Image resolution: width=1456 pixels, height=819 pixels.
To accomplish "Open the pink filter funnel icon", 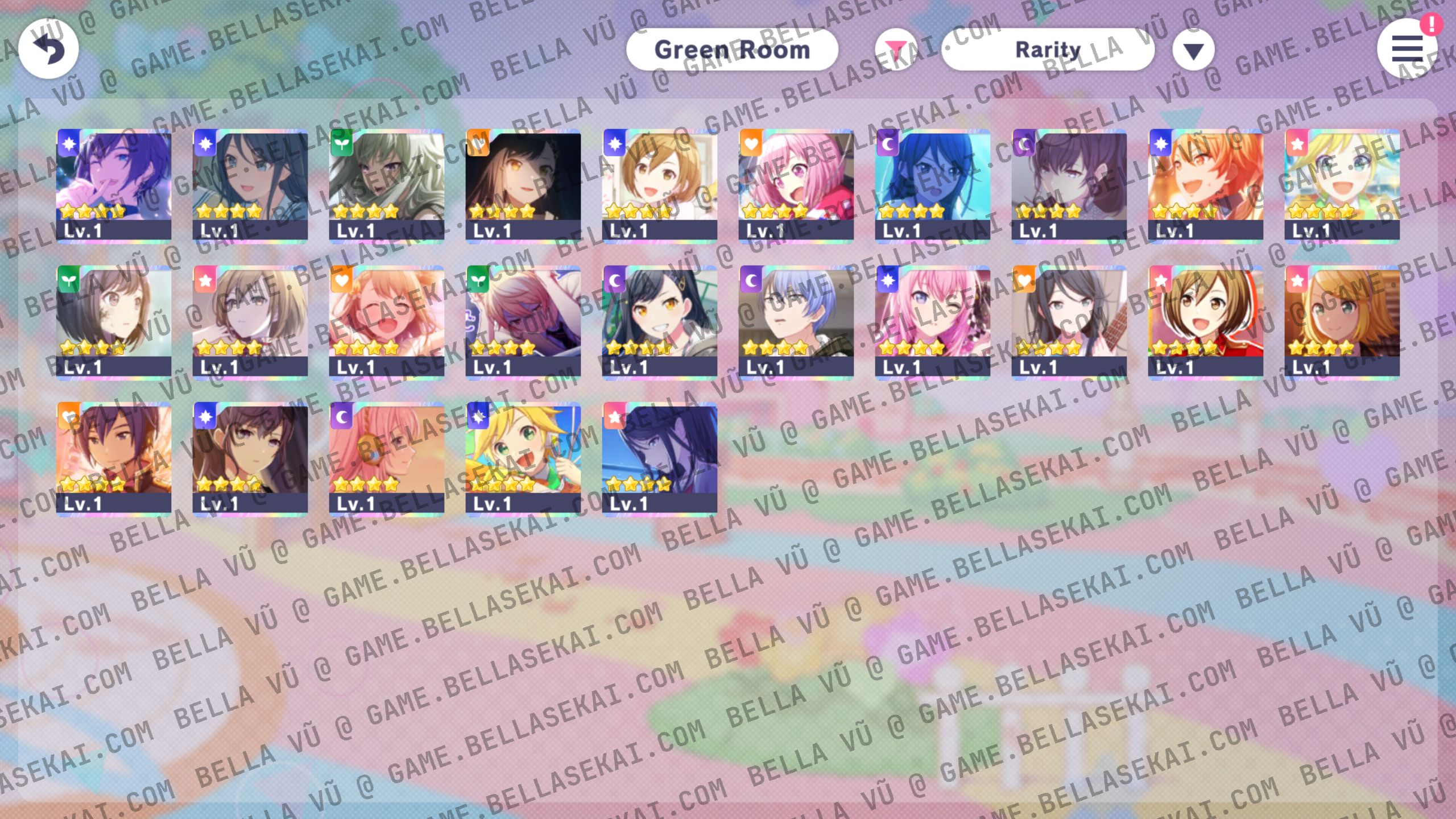I will click(x=897, y=49).
